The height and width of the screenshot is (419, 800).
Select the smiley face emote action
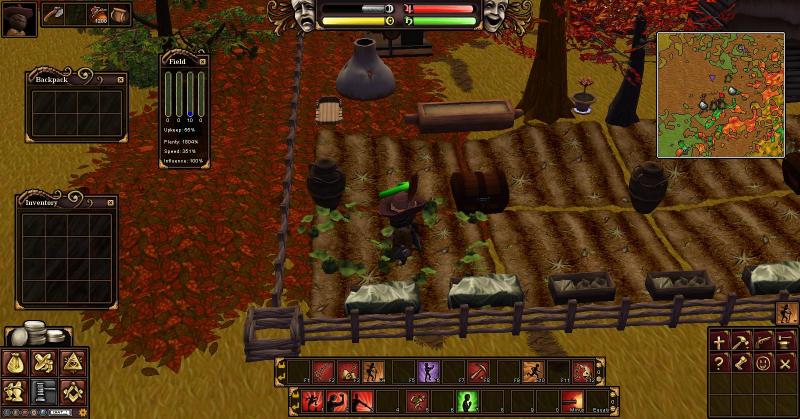[x=762, y=364]
